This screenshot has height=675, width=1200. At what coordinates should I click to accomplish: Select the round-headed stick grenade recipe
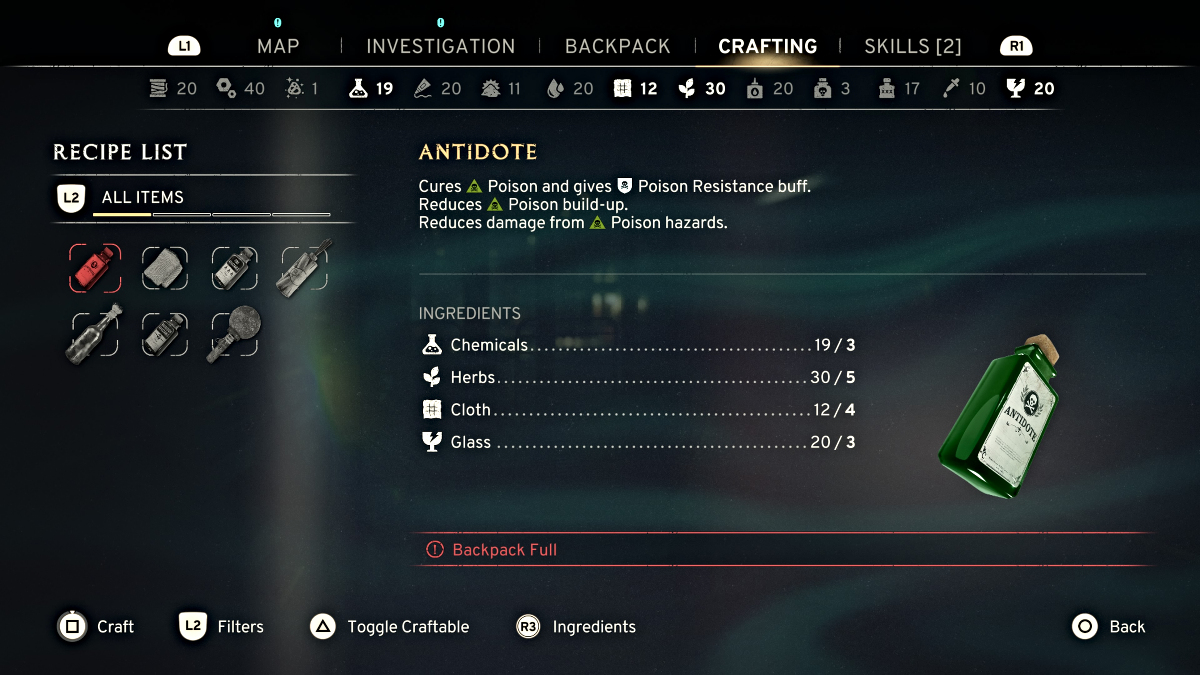(x=234, y=334)
